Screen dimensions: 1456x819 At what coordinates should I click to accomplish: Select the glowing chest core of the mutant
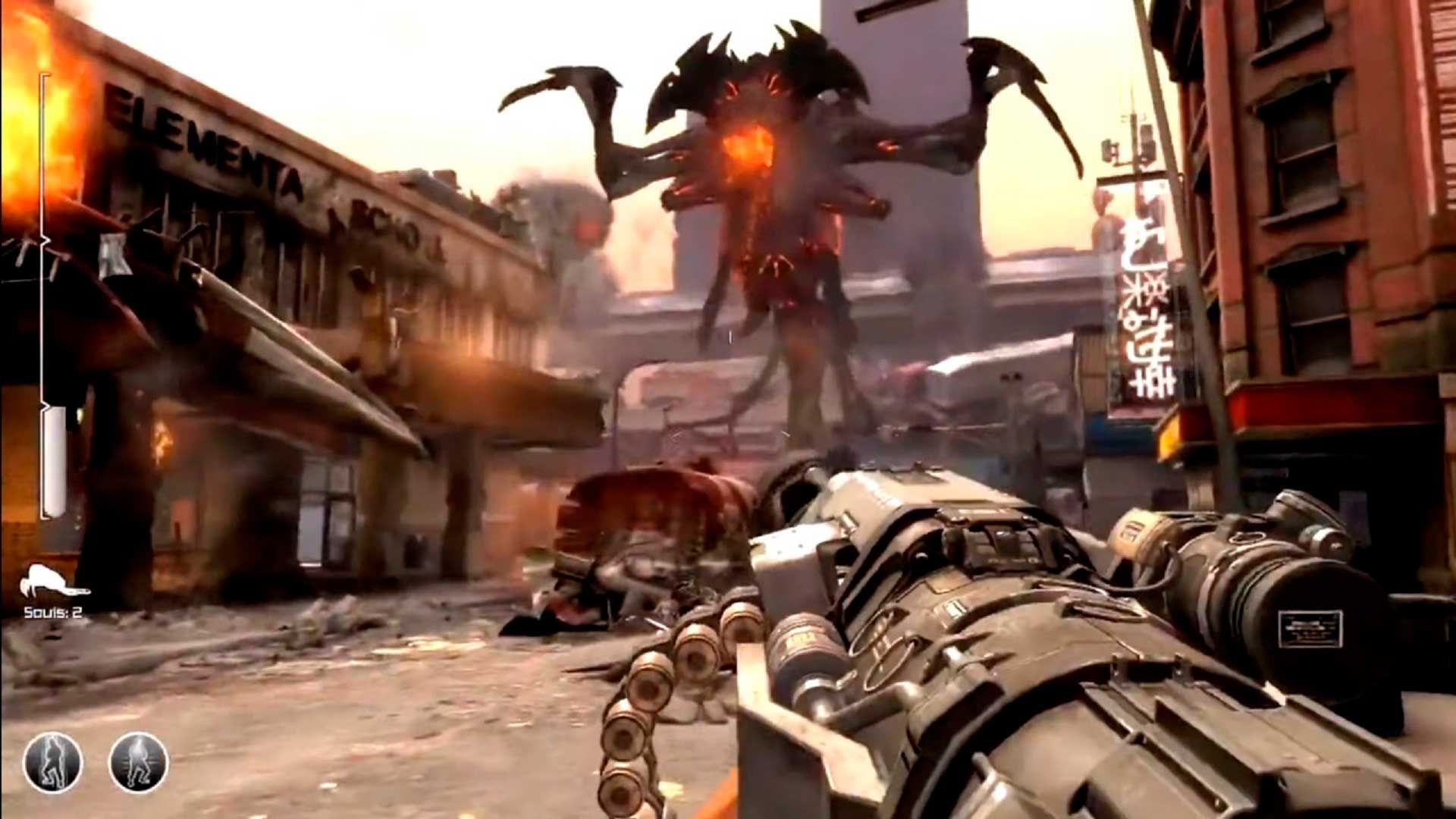tap(747, 148)
